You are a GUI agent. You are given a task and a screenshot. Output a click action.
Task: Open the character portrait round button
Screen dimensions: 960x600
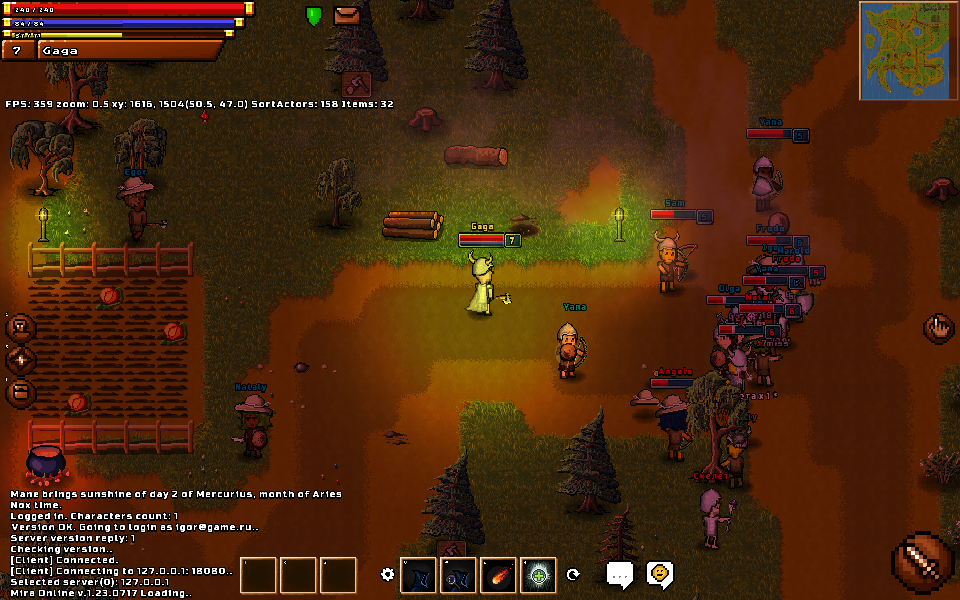(21, 328)
